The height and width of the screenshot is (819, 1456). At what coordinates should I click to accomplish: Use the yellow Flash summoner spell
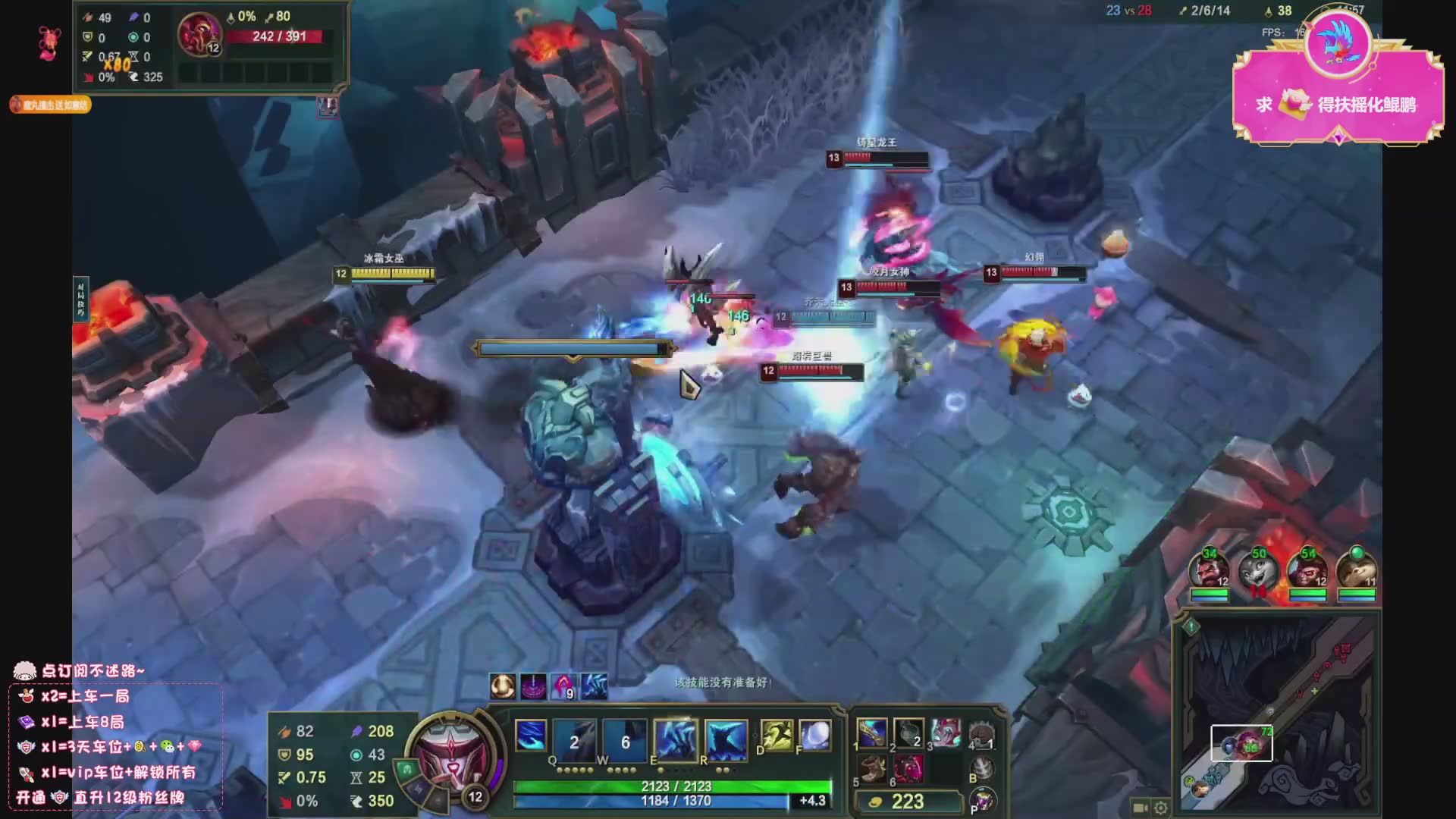pos(776,736)
